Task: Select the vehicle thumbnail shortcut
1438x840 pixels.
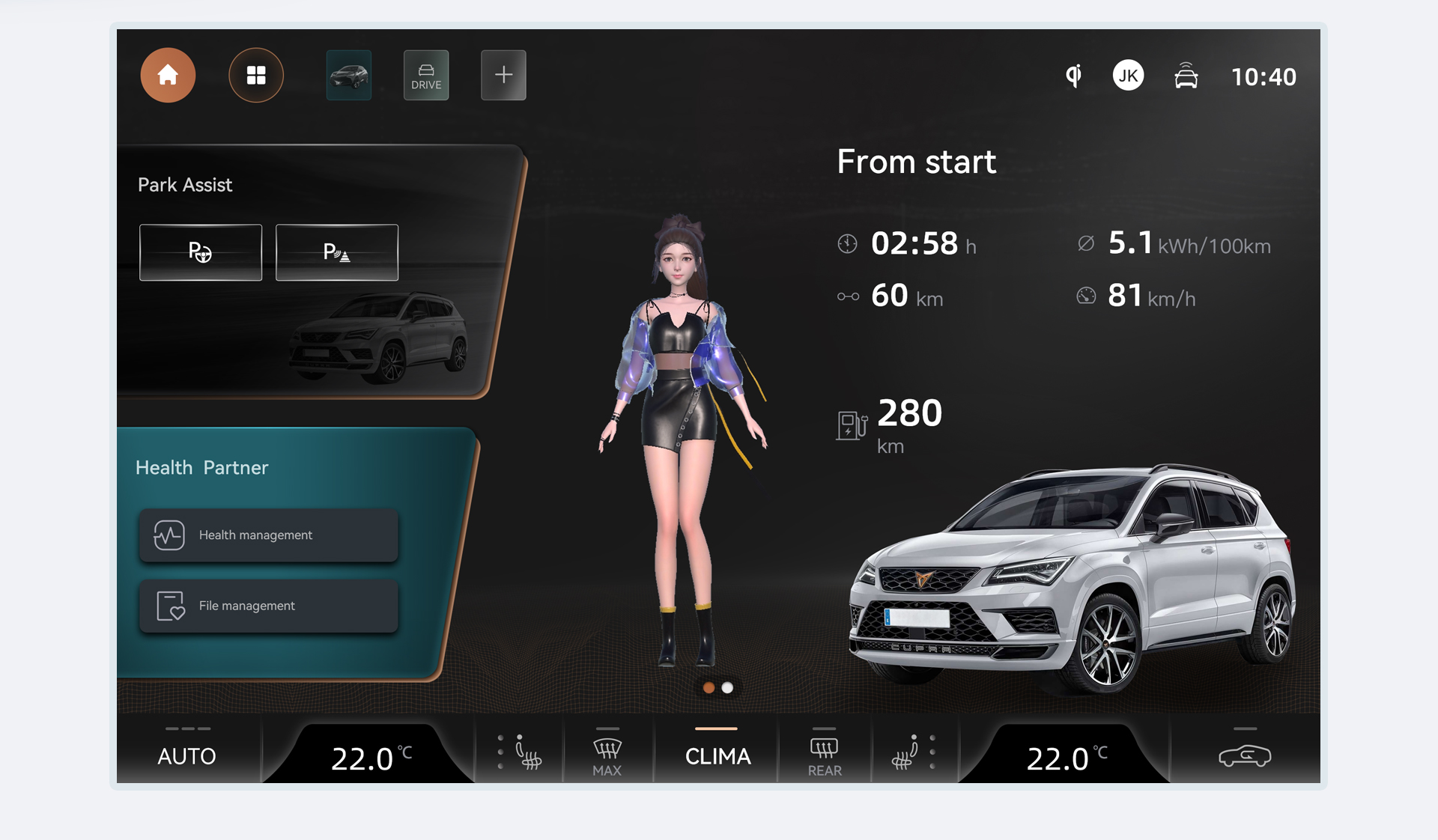Action: point(349,76)
